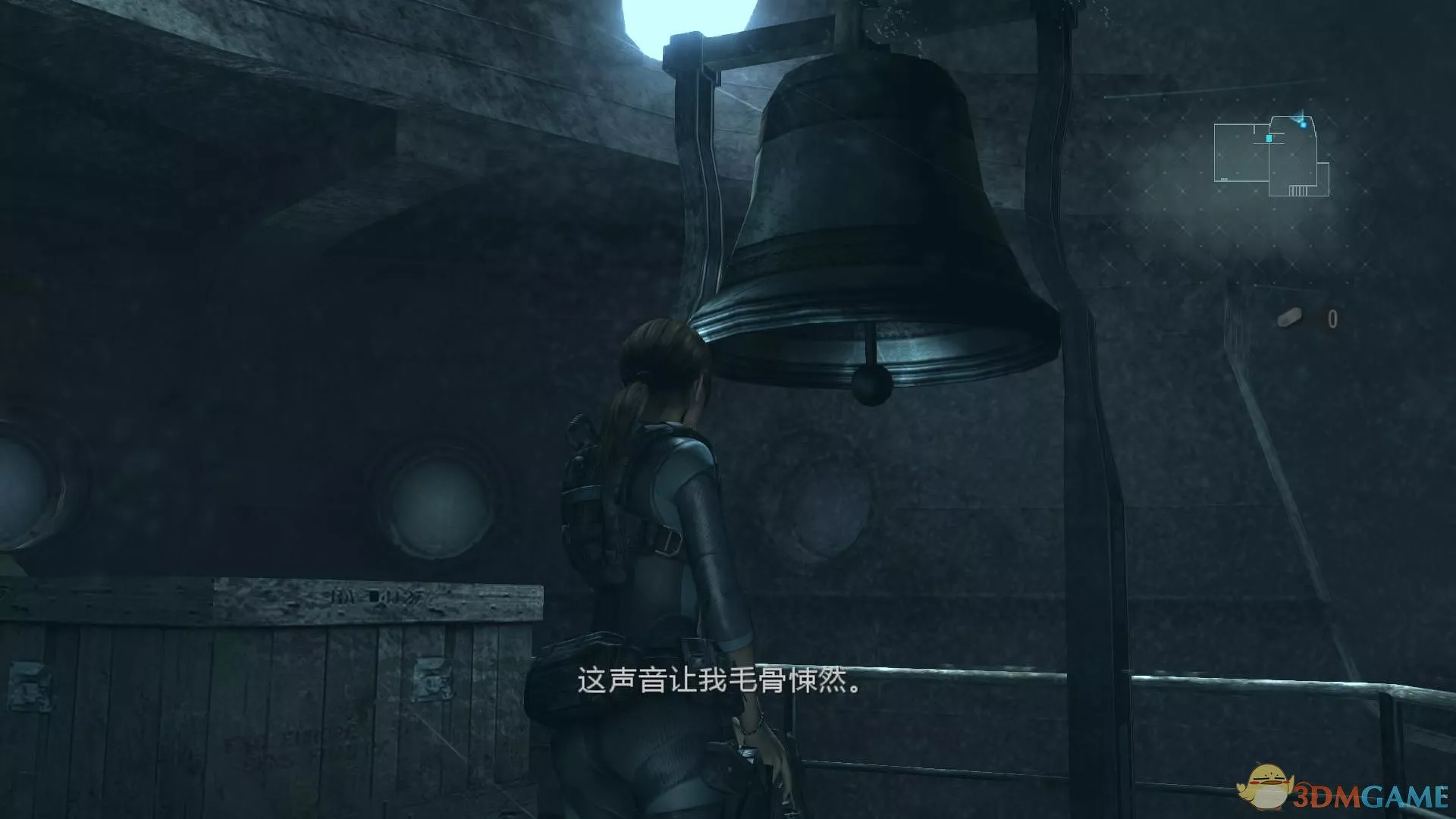Click the stairs symbol on the minimap

[x=1298, y=191]
